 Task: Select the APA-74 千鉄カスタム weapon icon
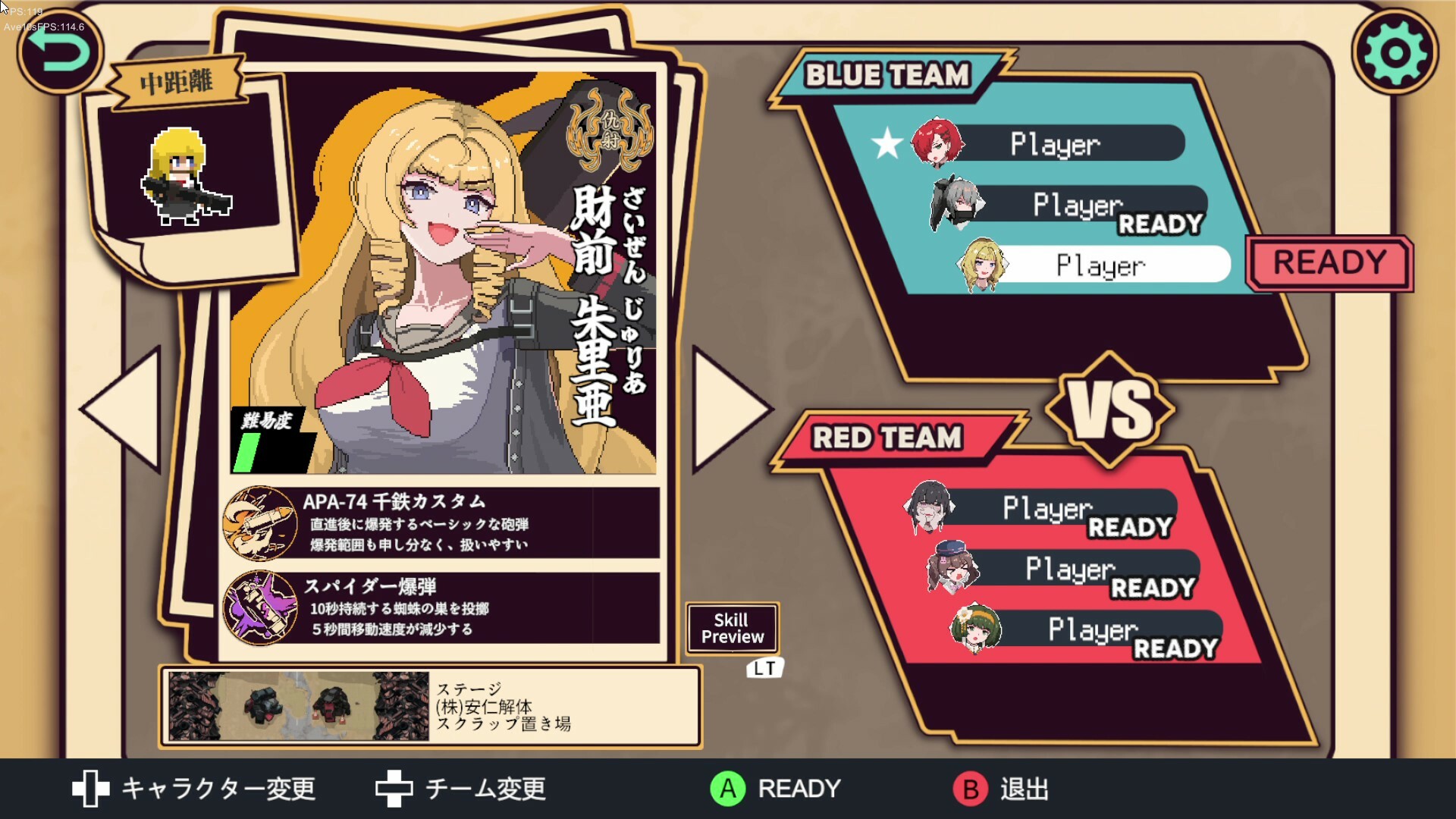tap(262, 523)
